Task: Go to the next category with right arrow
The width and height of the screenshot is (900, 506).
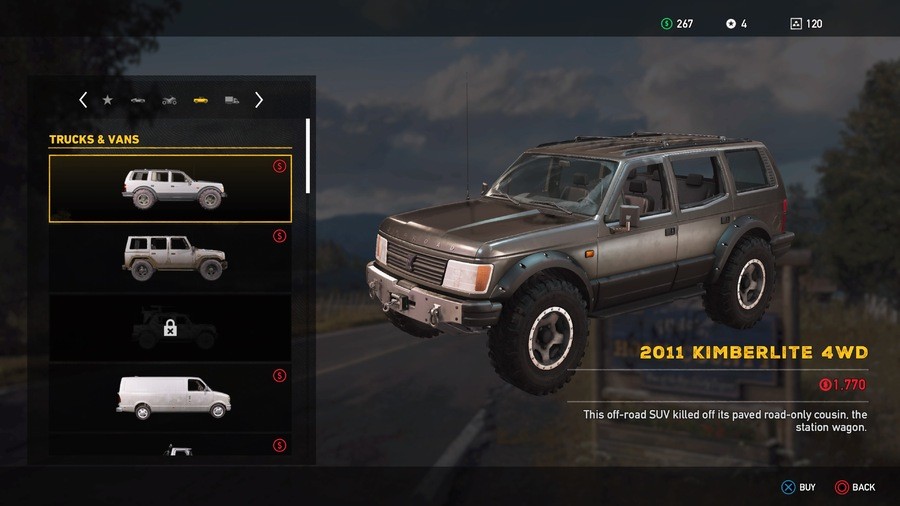Action: (259, 100)
